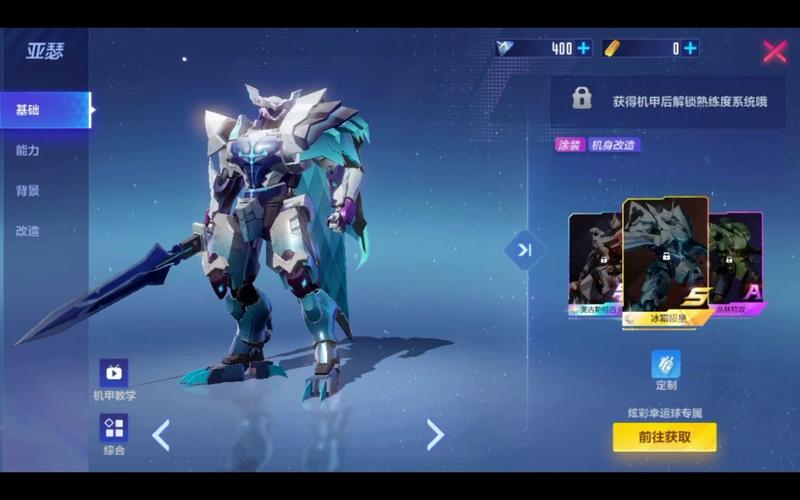Select the red-black skin card on the left
The image size is (800, 500).
tap(594, 265)
